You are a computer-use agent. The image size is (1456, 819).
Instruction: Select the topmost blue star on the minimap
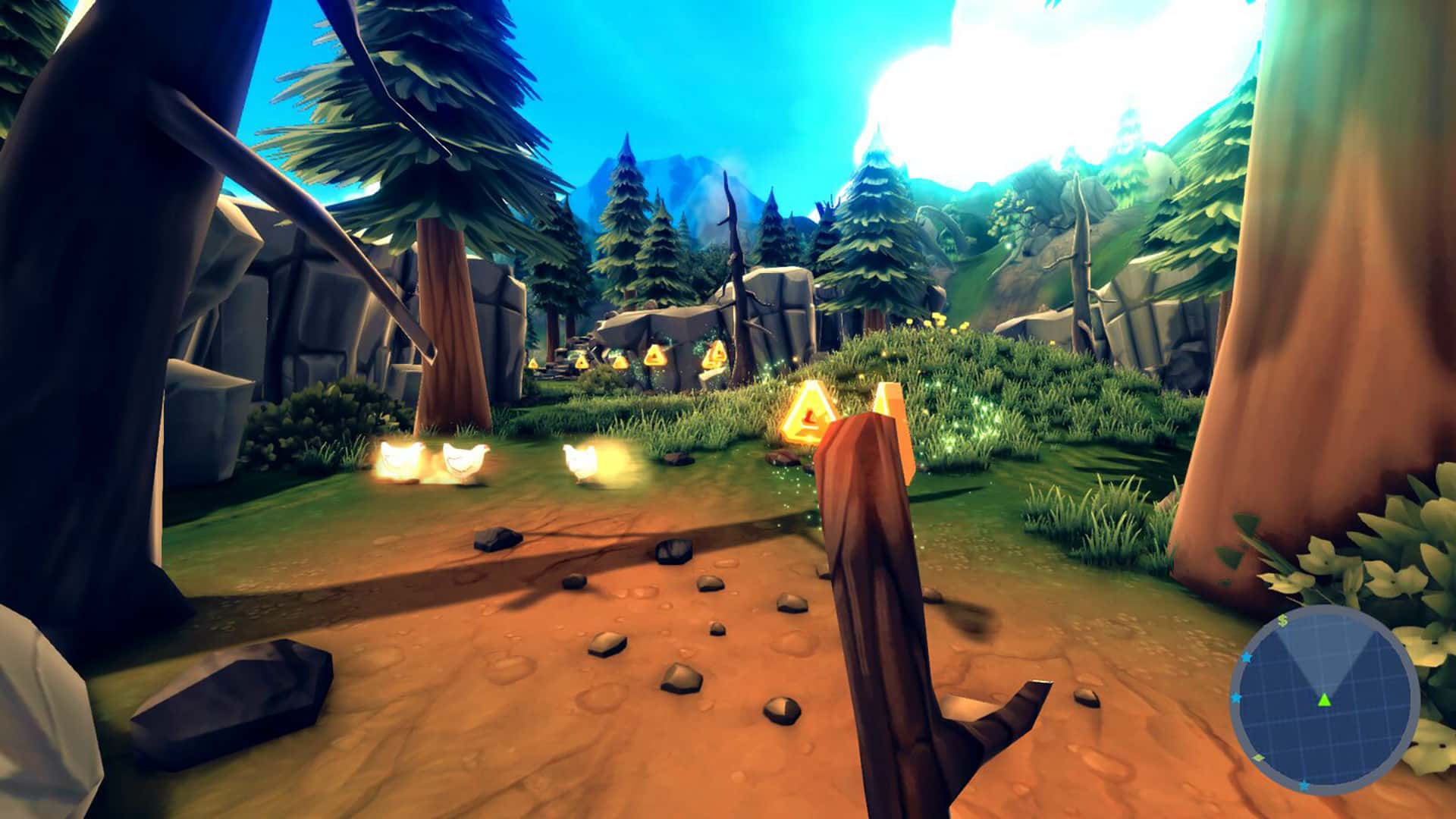pos(1247,657)
